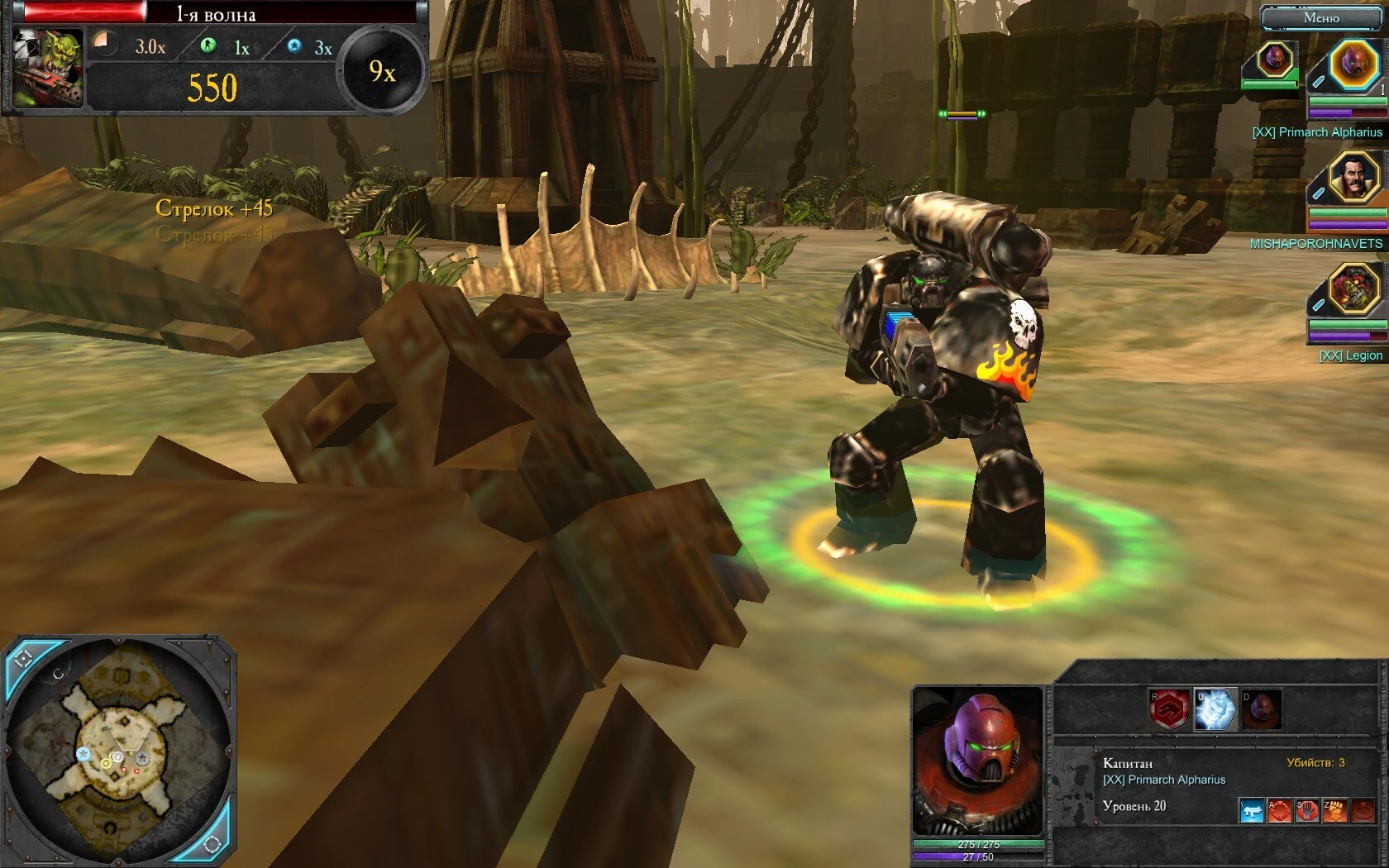Image resolution: width=1389 pixels, height=868 pixels.
Task: Click the [XX] Primarch Alpharius name link
Action: click(1317, 131)
